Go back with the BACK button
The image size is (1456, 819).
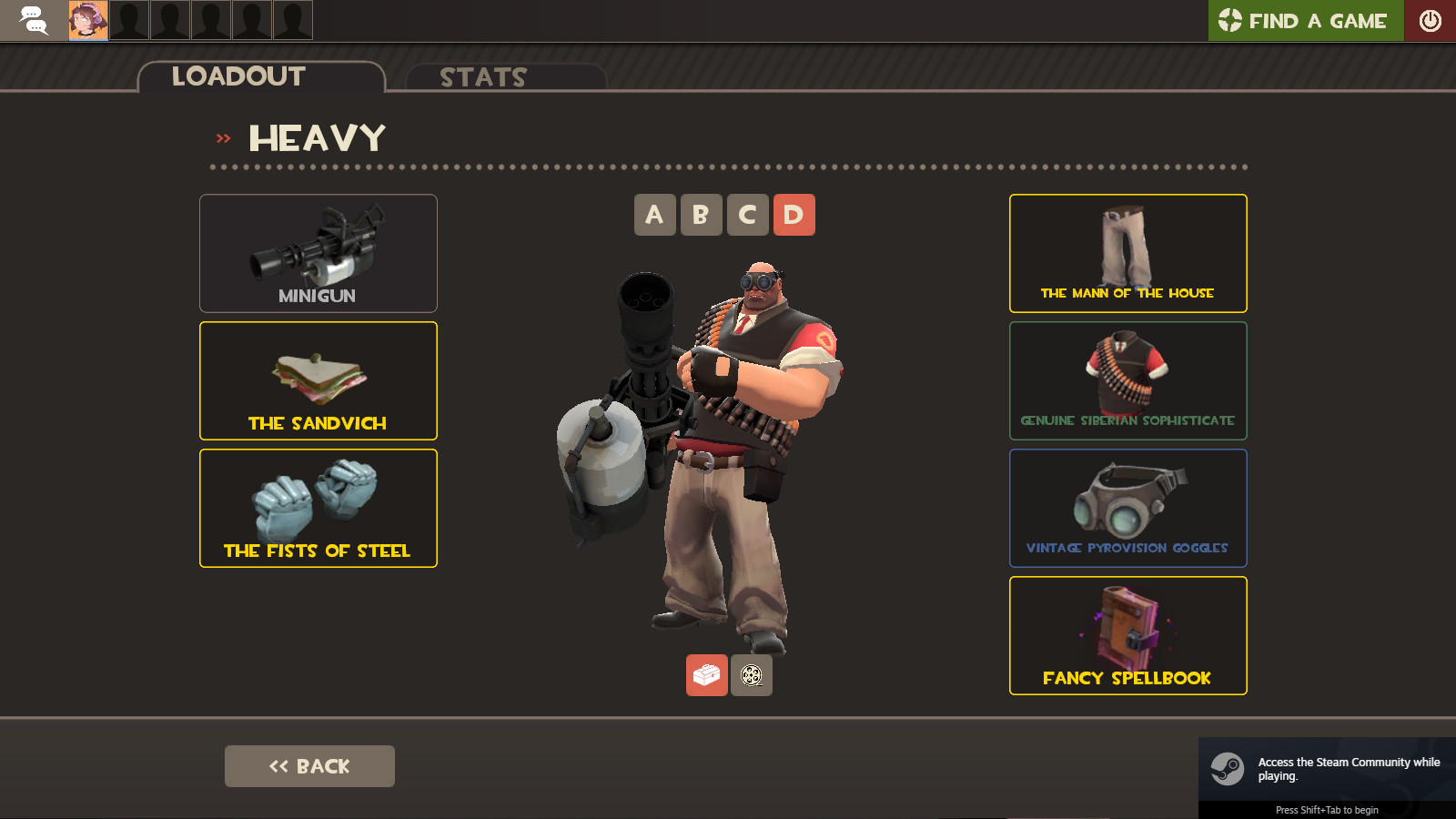[x=309, y=765]
